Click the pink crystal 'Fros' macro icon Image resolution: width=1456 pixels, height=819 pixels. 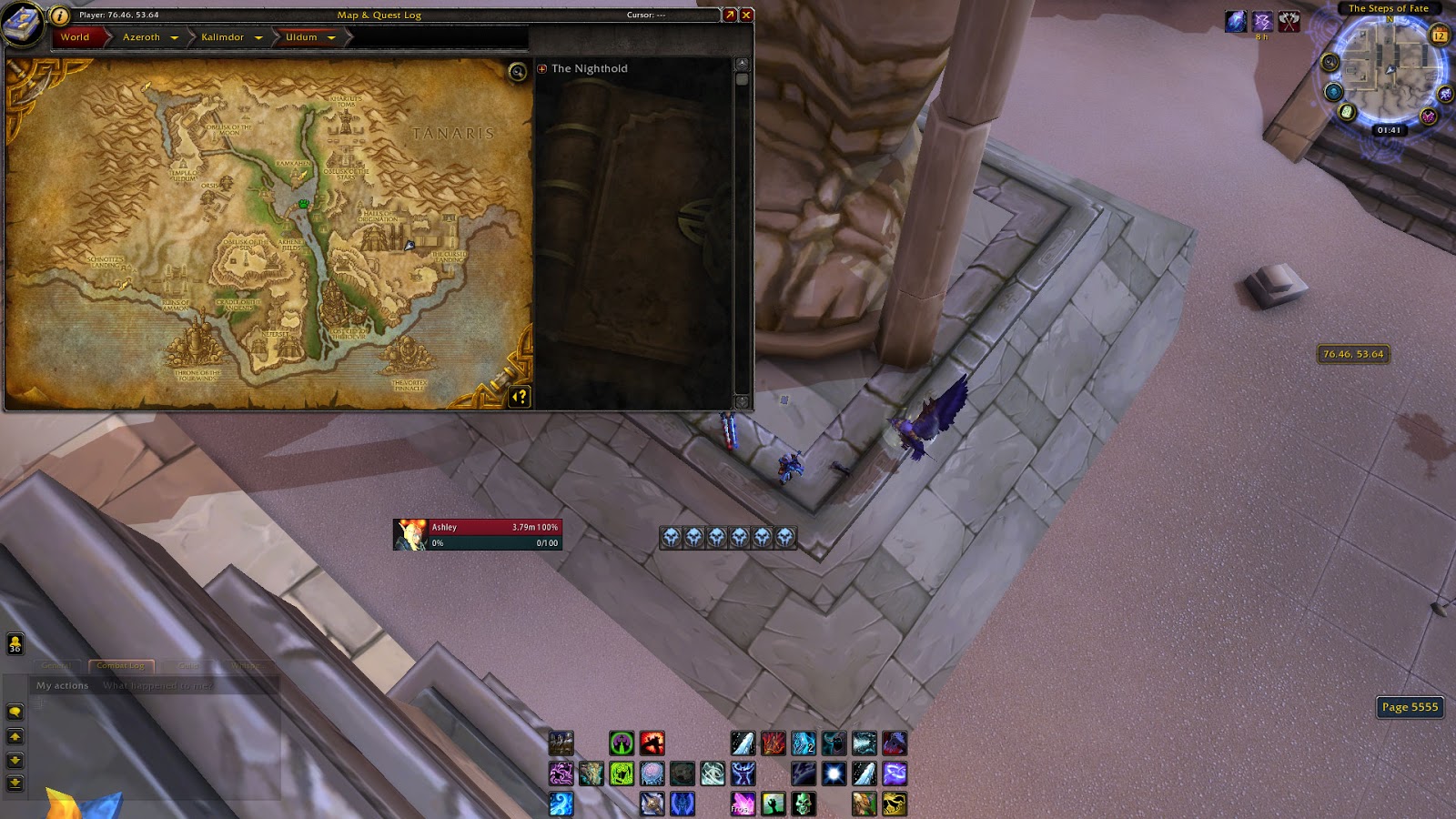(x=743, y=804)
